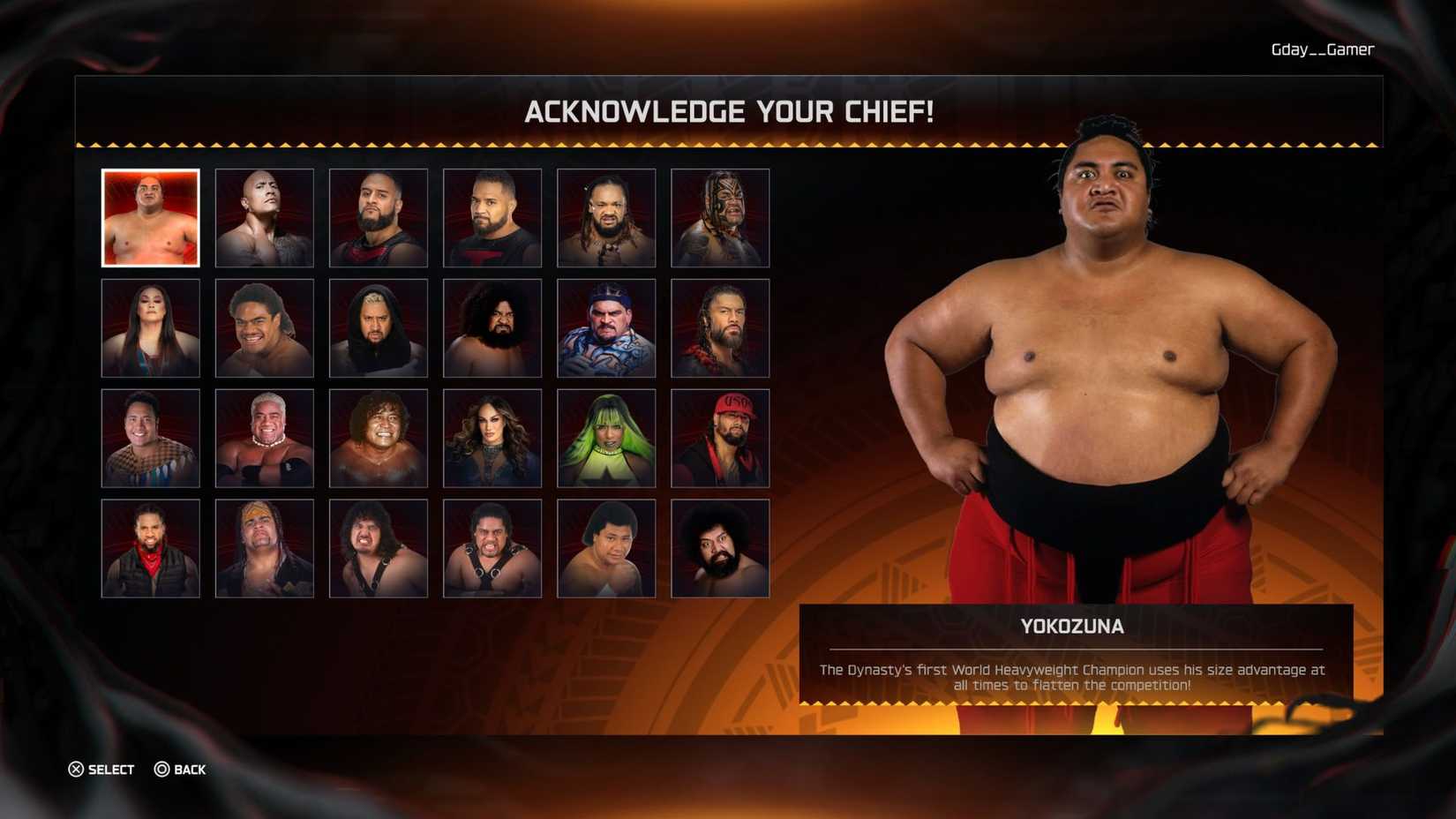Choose Tama Tonga's portrait
The height and width of the screenshot is (819, 1456).
(x=378, y=217)
